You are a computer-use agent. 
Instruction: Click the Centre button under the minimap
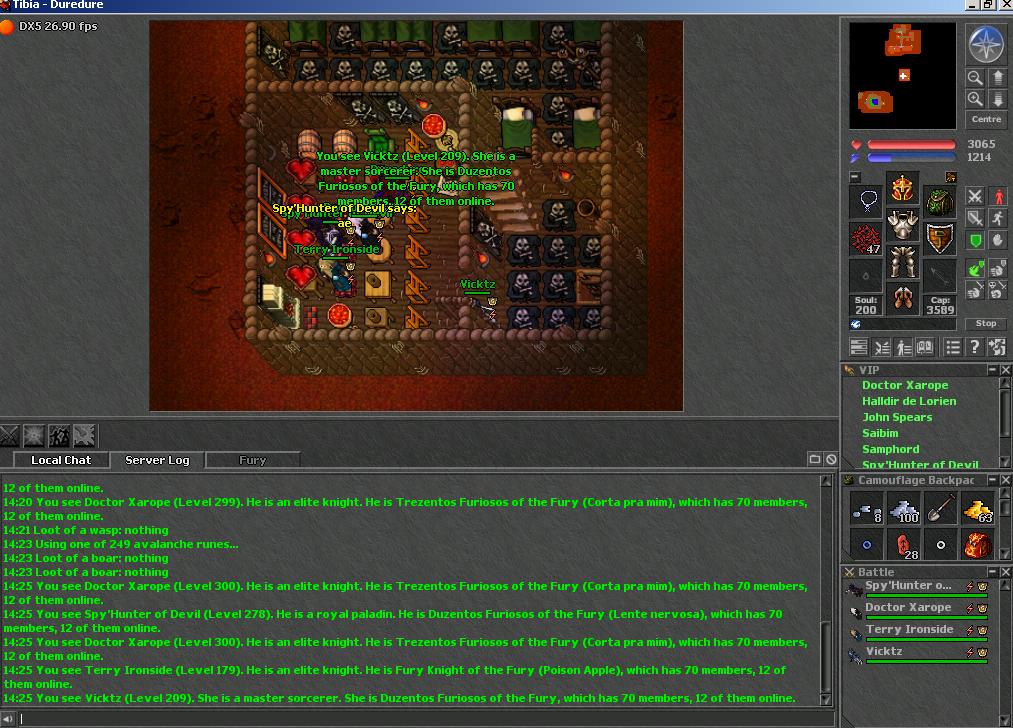(986, 119)
